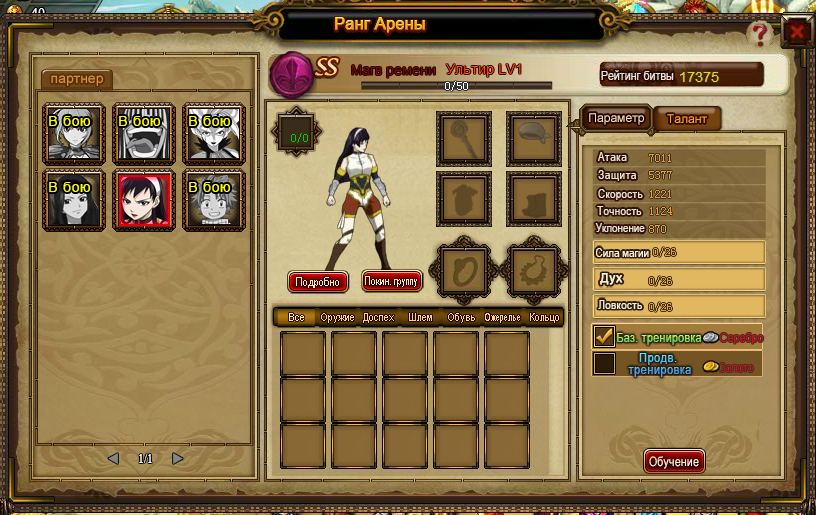The height and width of the screenshot is (515, 816).
Task: Open the red question mark help
Action: pyautogui.click(x=758, y=34)
